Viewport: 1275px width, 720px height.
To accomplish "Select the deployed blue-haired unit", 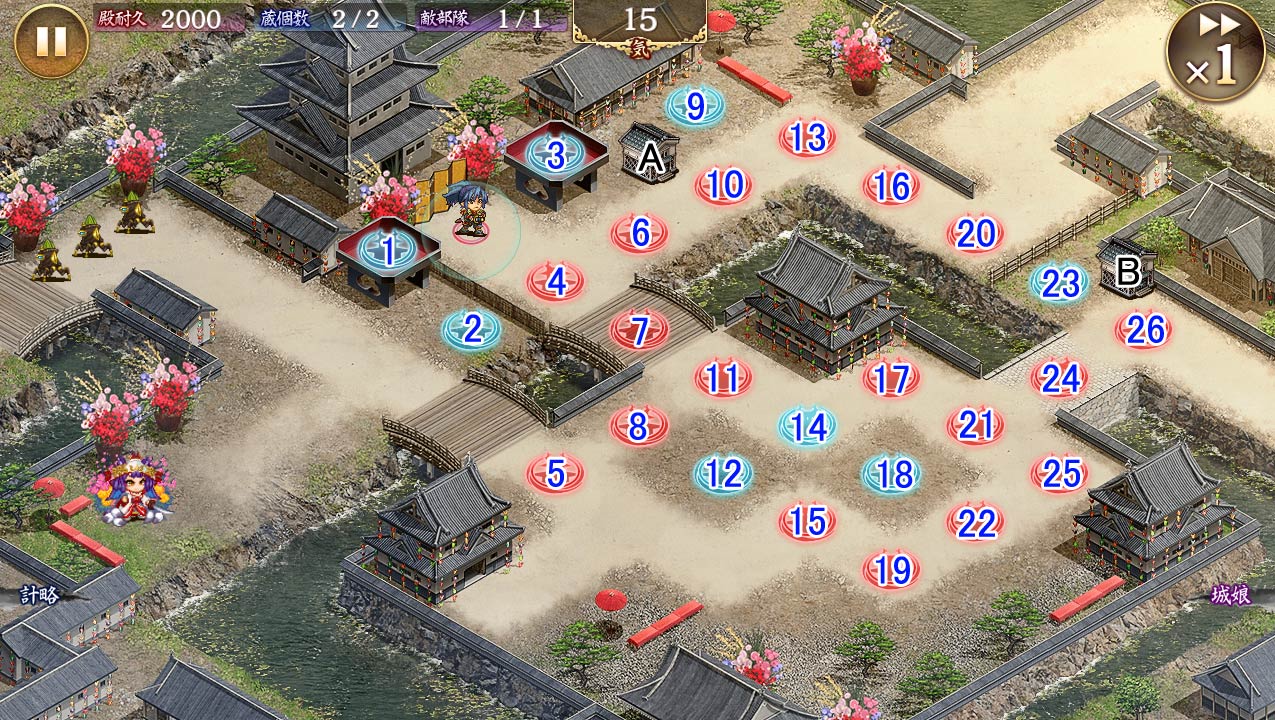I will [470, 212].
